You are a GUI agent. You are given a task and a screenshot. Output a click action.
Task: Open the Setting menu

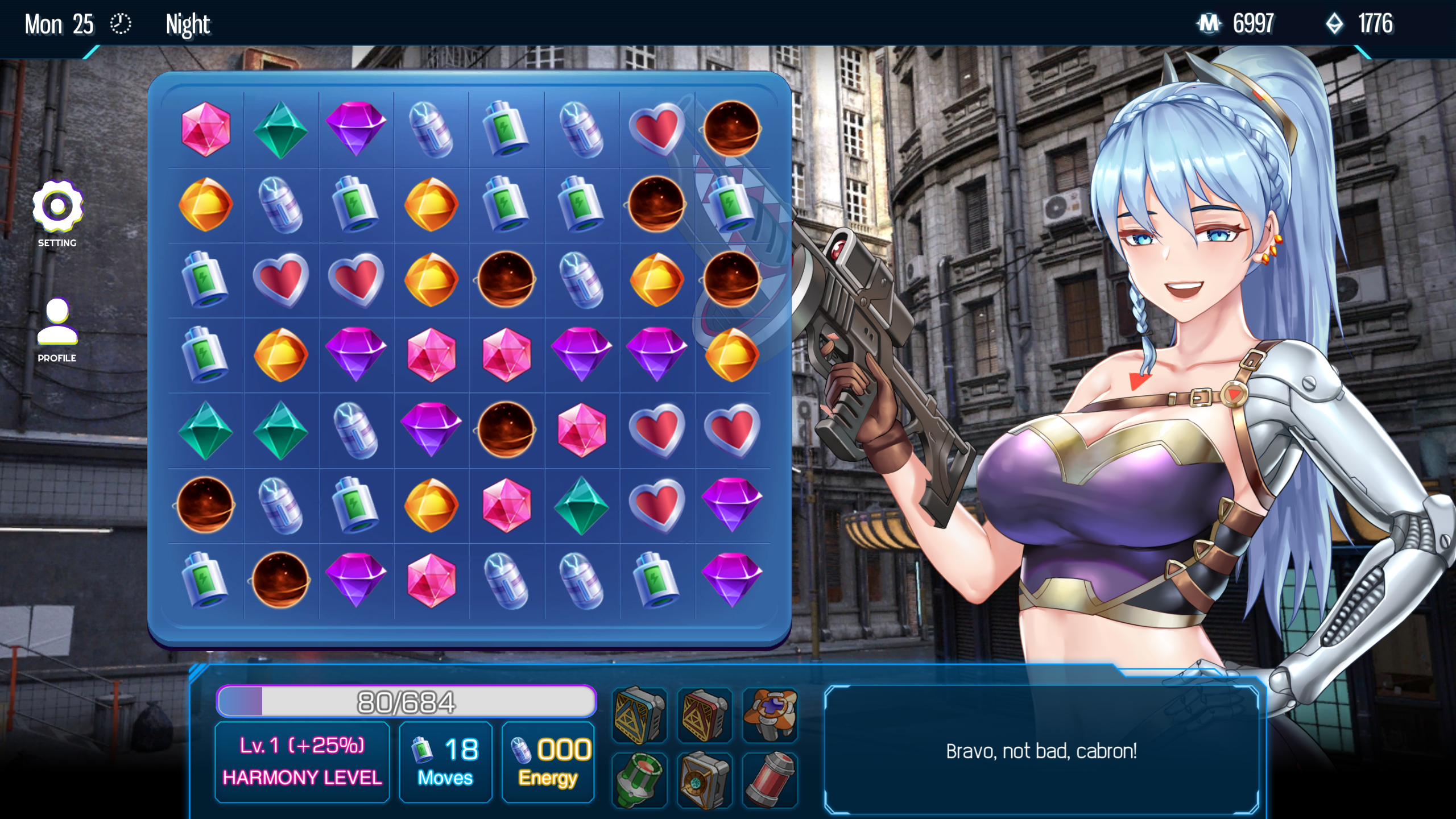coord(57,207)
